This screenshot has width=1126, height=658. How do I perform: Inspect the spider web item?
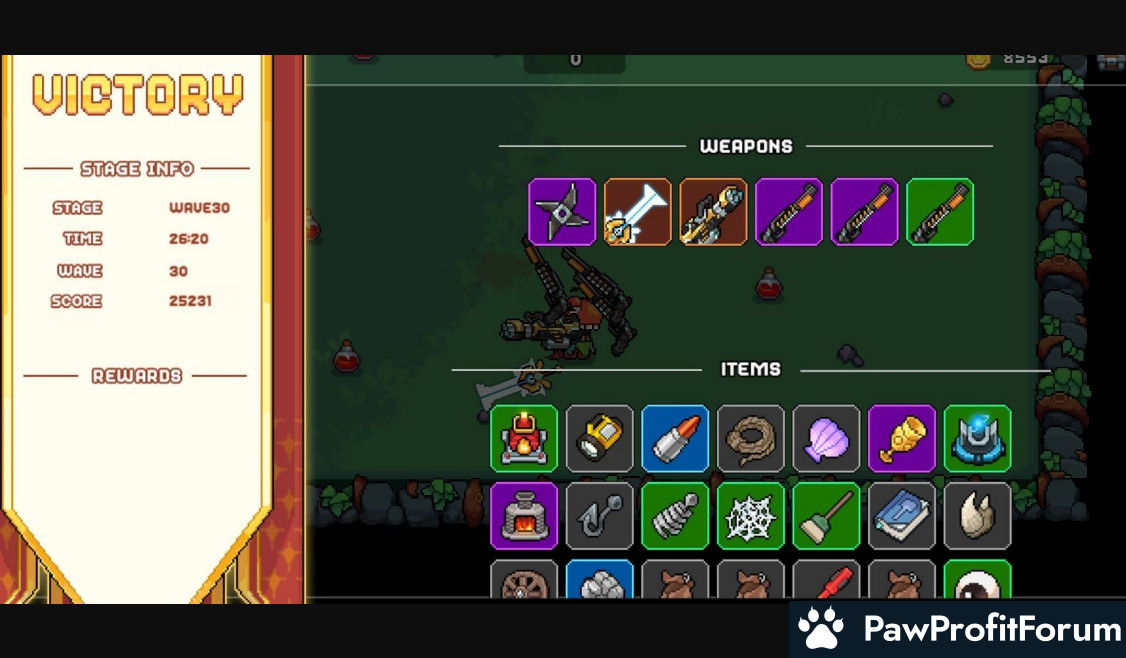click(x=751, y=516)
